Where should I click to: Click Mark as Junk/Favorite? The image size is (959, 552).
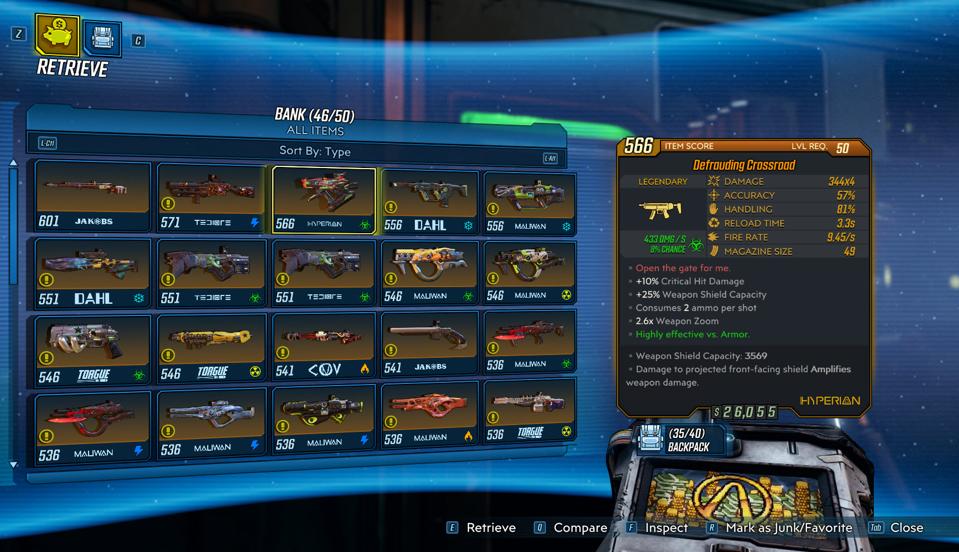click(x=778, y=528)
